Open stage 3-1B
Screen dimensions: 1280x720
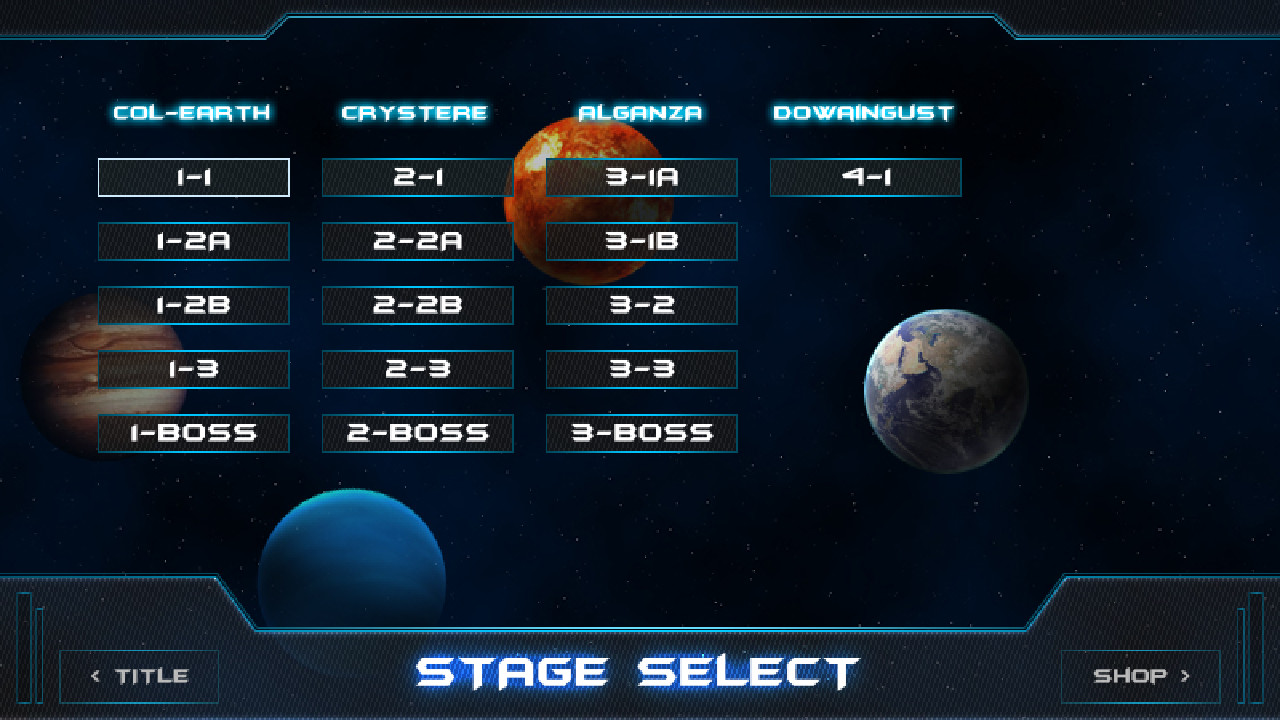[x=641, y=241]
